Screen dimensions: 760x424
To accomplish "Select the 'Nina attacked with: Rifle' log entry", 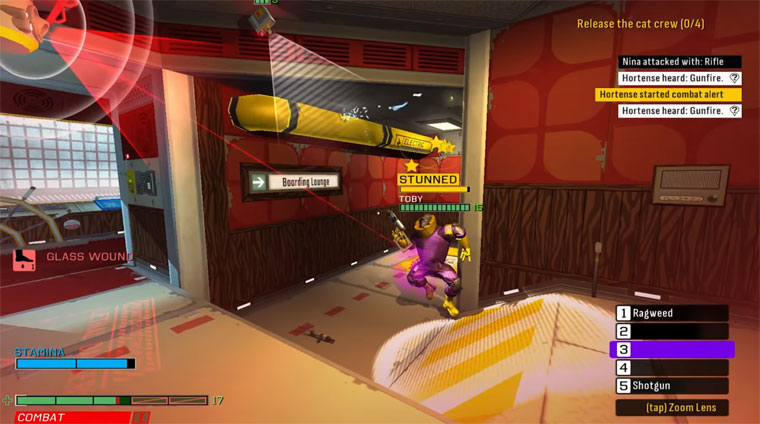I will tap(679, 62).
